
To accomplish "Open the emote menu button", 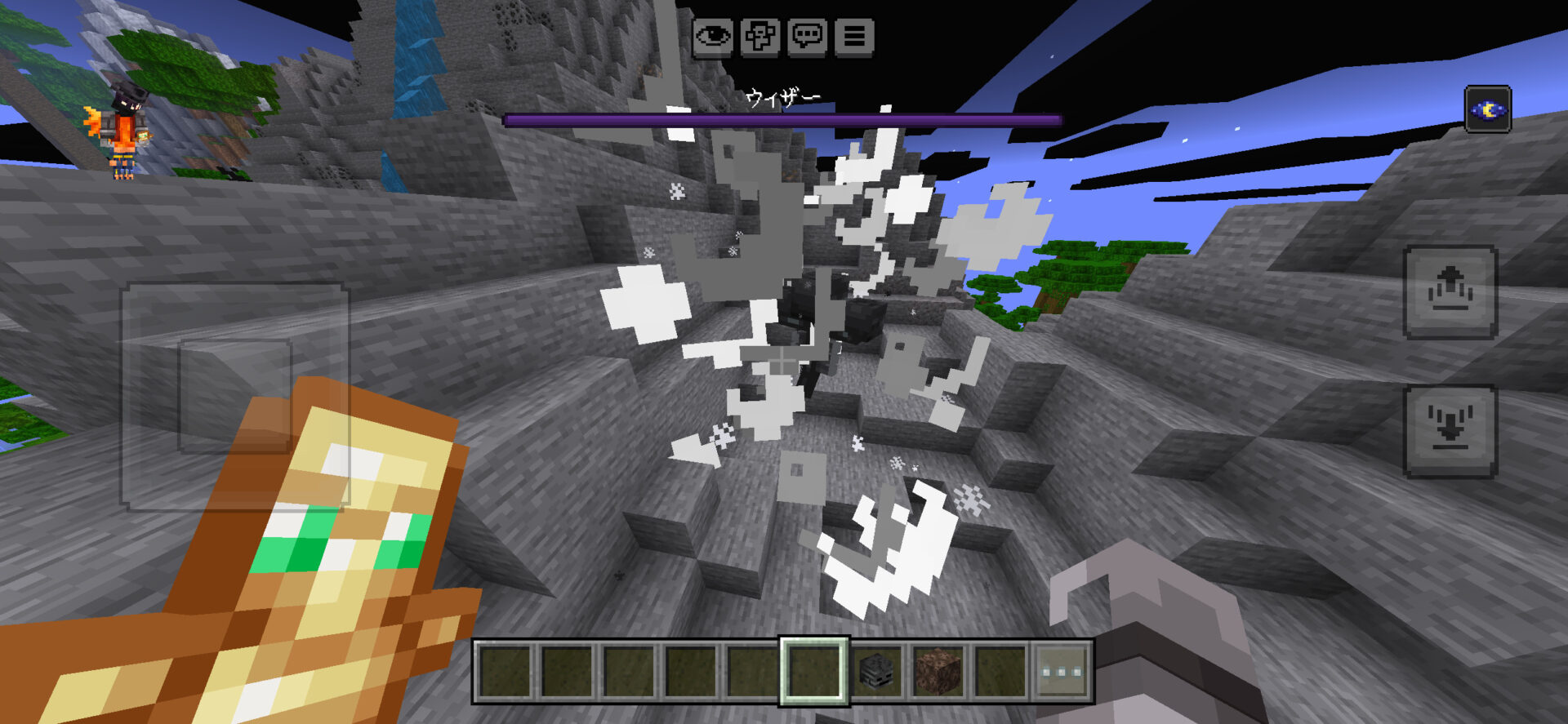I will pyautogui.click(x=760, y=37).
